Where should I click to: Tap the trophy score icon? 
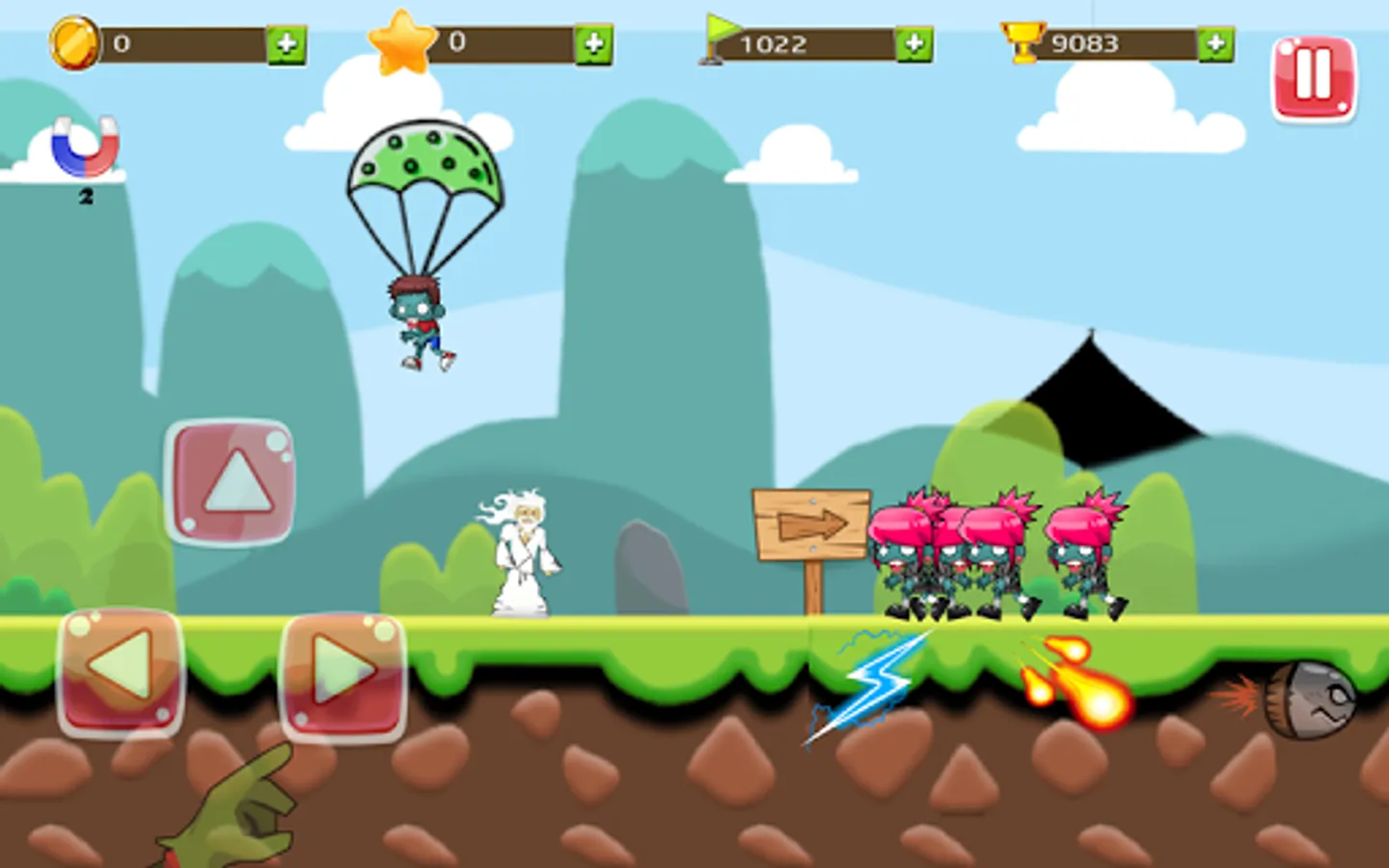(1025, 39)
